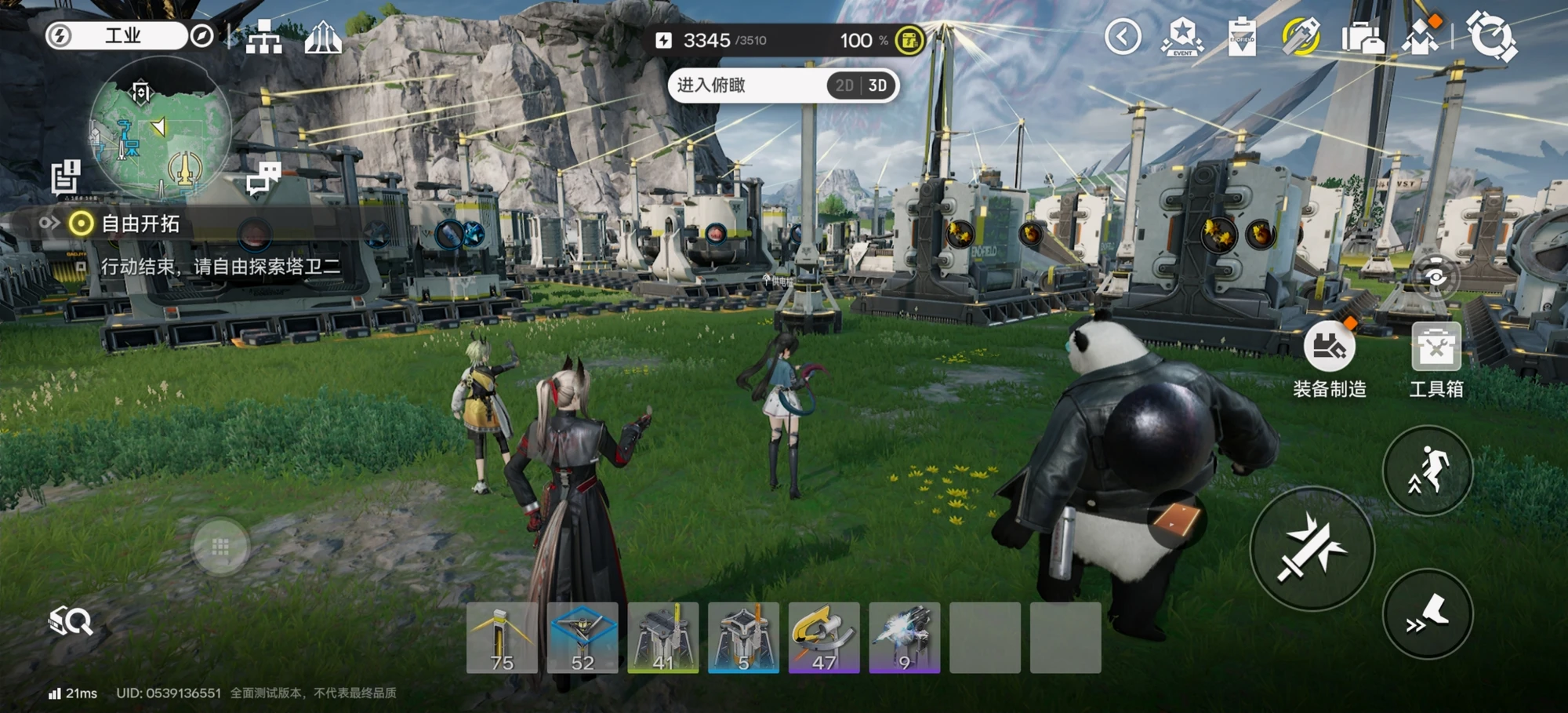Click the back arrow circle icon
The height and width of the screenshot is (713, 1568).
(1123, 37)
